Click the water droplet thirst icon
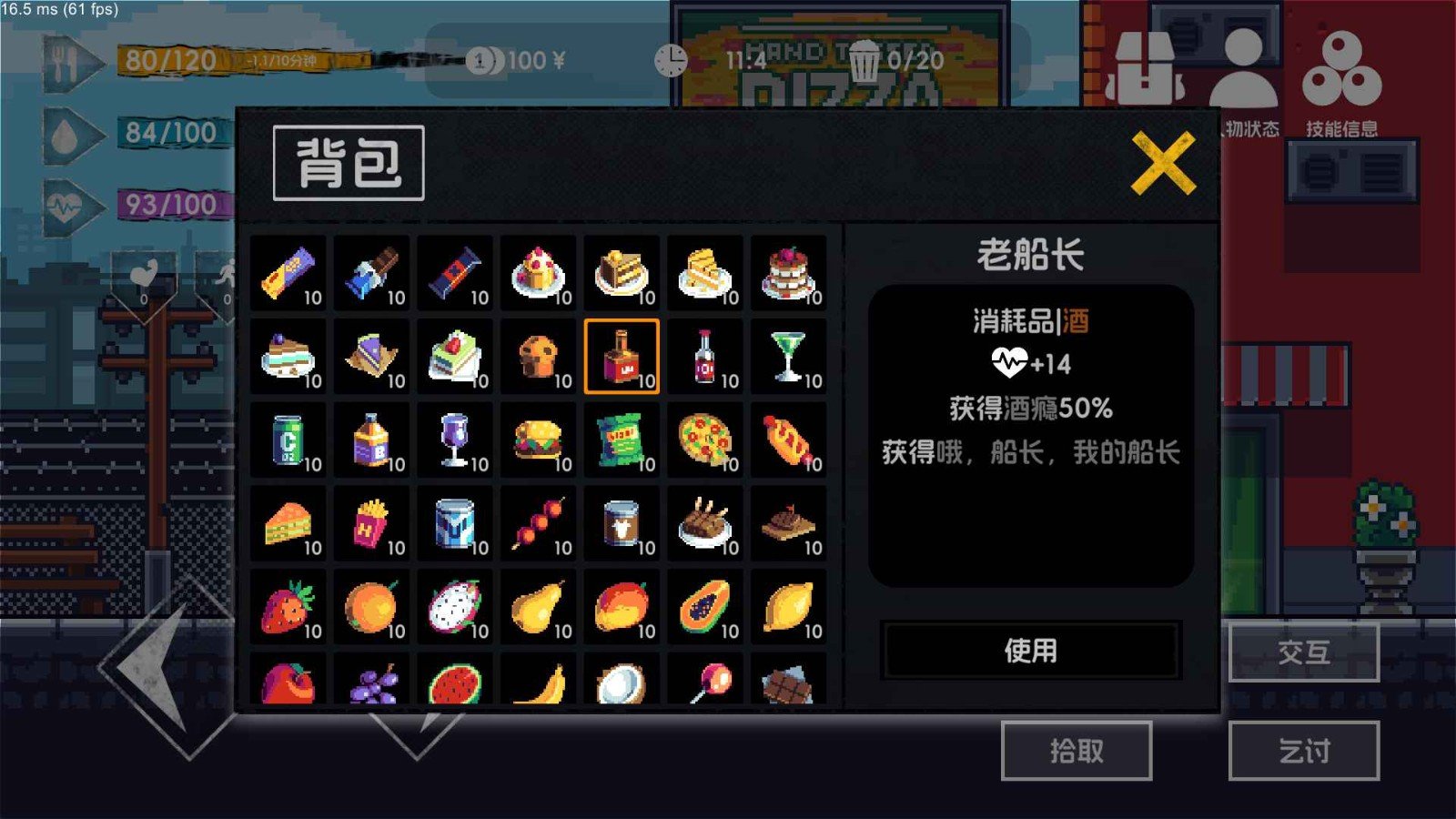This screenshot has width=1456, height=819. pos(62,138)
